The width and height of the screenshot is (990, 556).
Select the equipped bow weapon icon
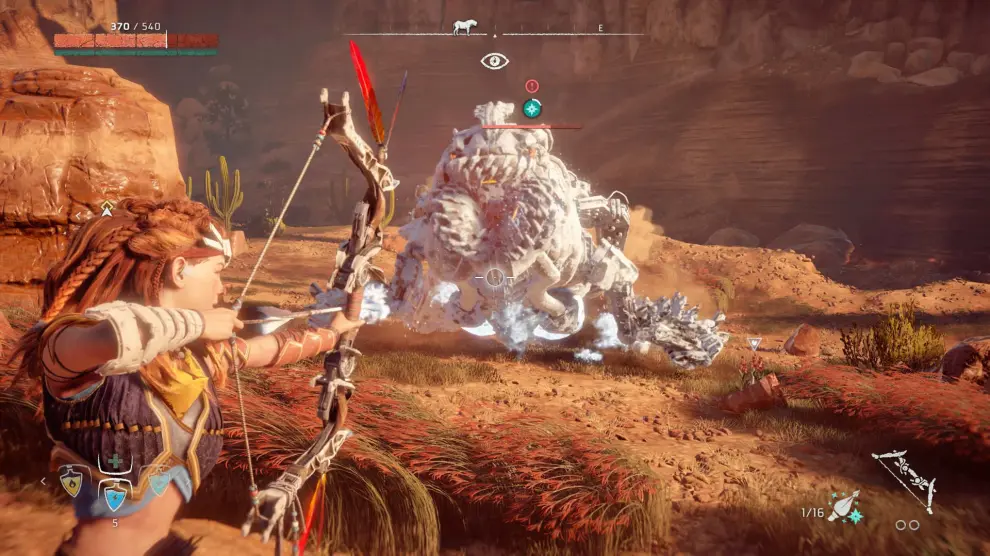tap(903, 479)
